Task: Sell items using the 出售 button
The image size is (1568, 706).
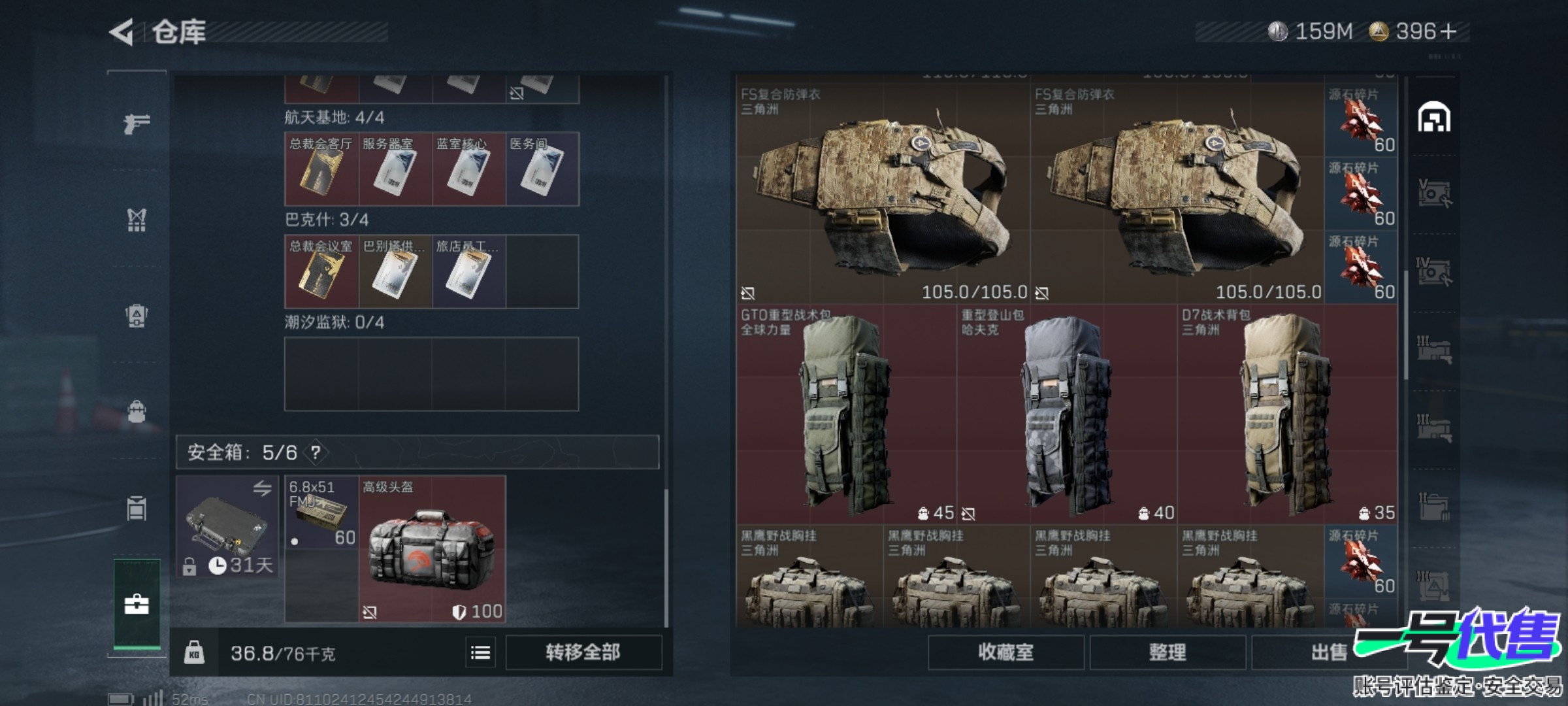Action: coord(1328,652)
